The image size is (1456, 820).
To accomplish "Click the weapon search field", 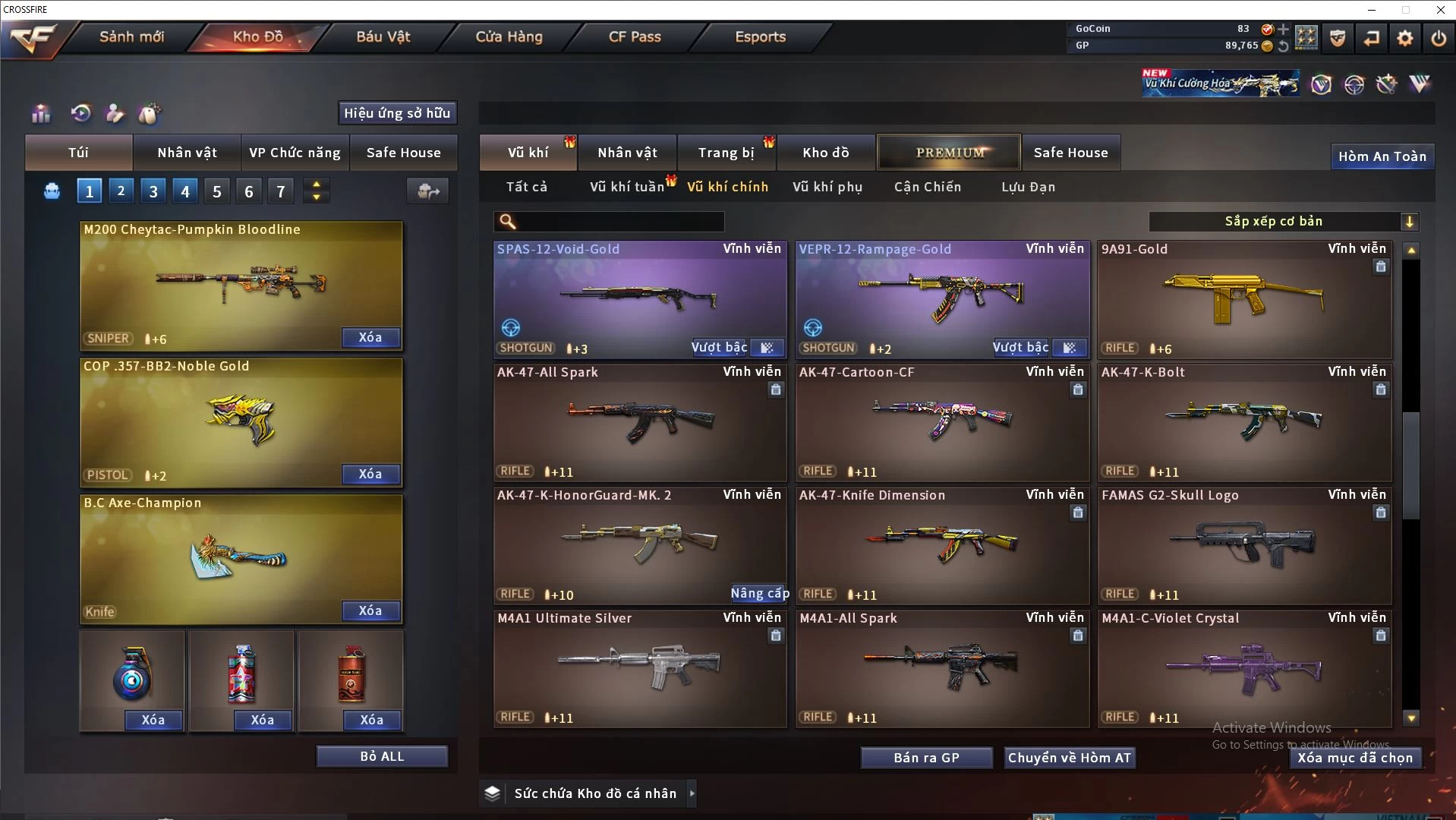I will click(619, 222).
